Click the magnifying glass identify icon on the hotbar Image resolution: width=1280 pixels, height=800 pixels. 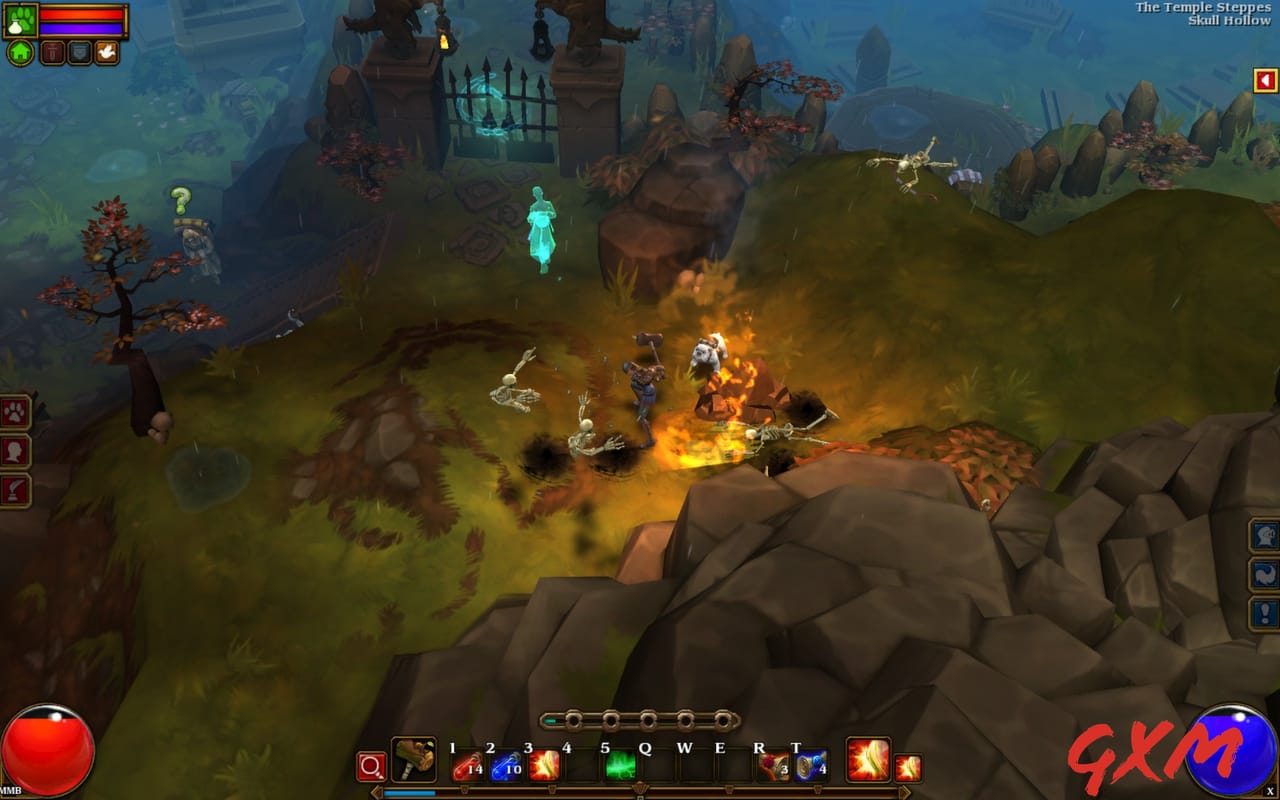[x=370, y=768]
